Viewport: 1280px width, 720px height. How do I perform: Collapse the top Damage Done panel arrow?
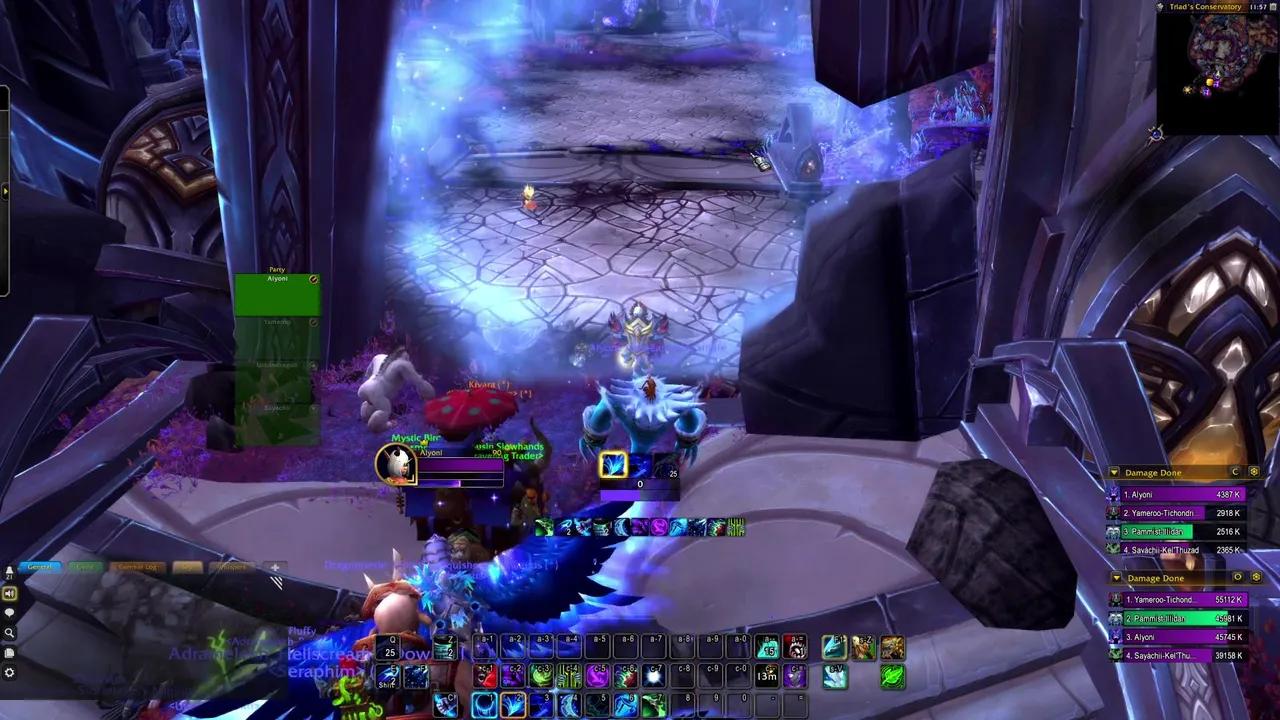point(1114,472)
